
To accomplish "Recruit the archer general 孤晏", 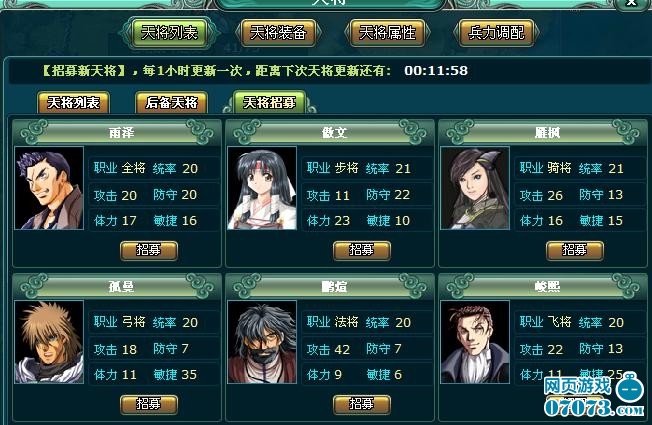I will pyautogui.click(x=148, y=403).
